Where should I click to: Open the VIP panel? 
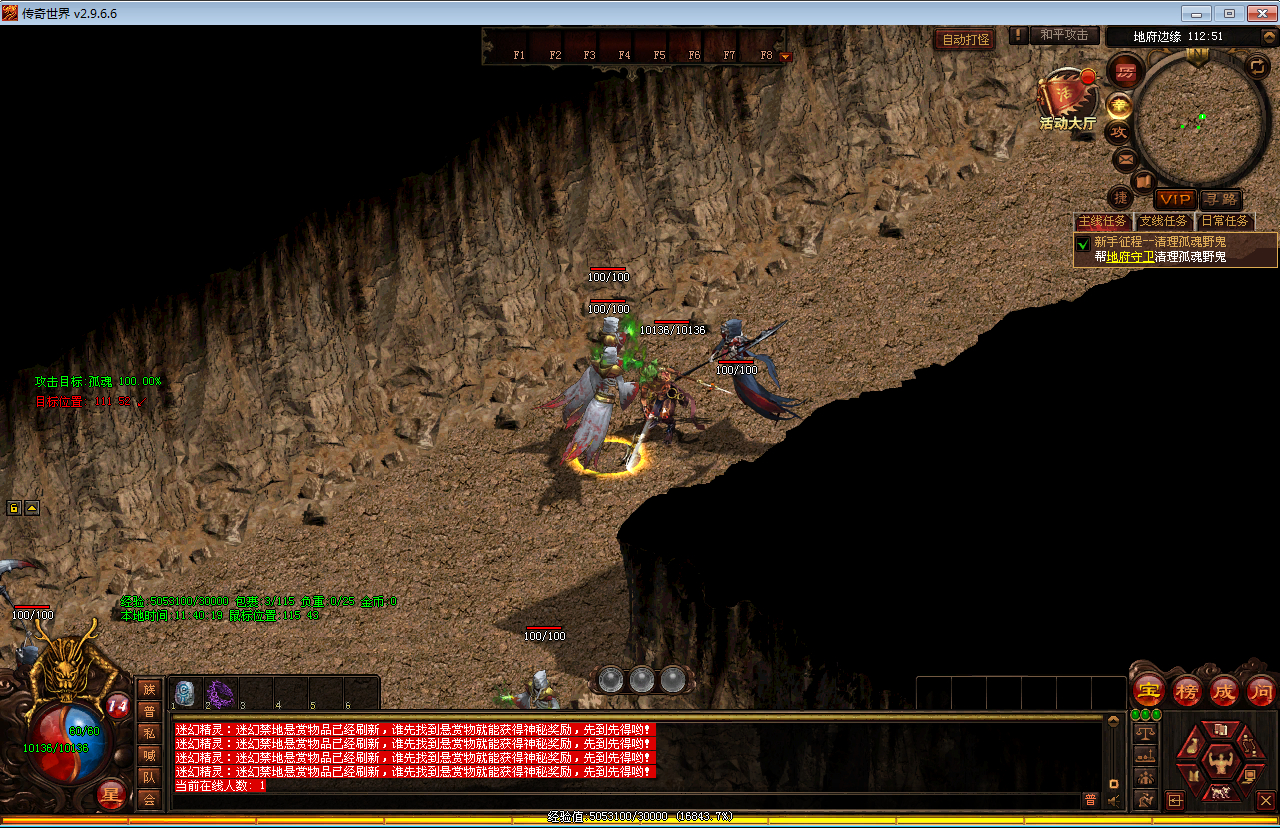tap(1175, 199)
